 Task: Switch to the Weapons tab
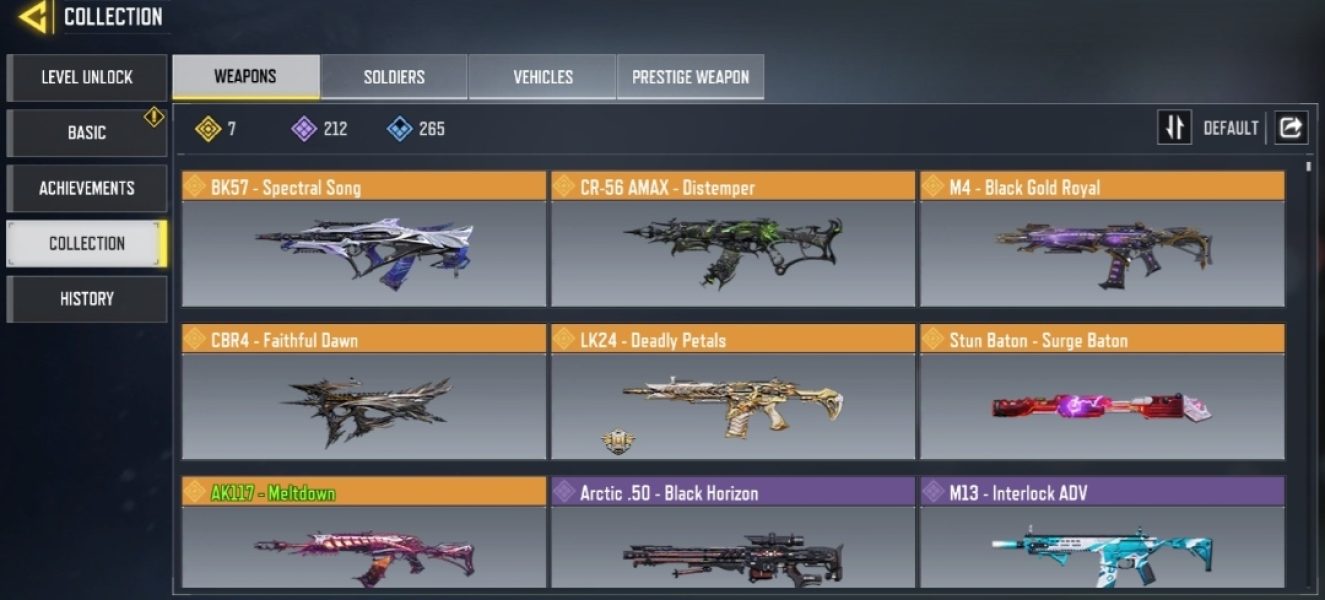(246, 77)
